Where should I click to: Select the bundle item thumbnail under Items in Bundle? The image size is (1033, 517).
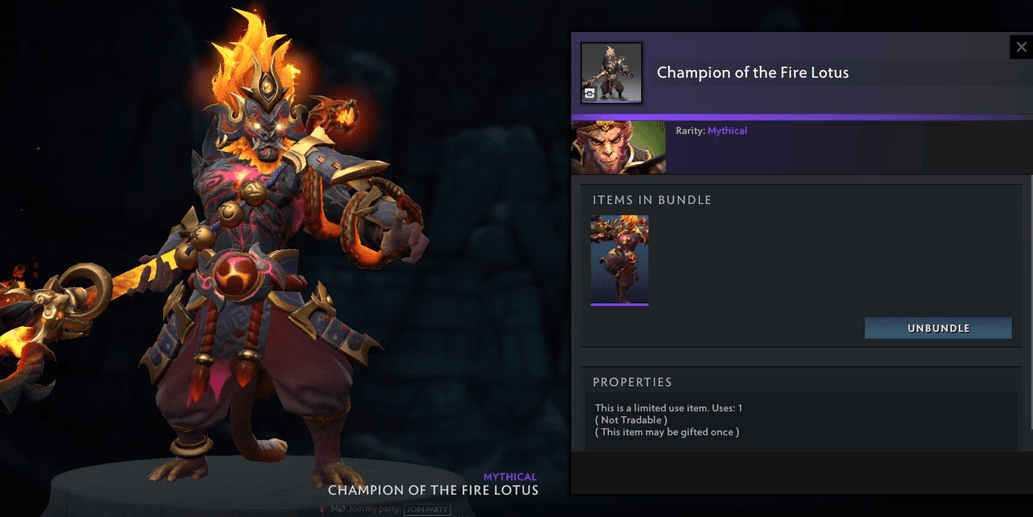pyautogui.click(x=619, y=259)
